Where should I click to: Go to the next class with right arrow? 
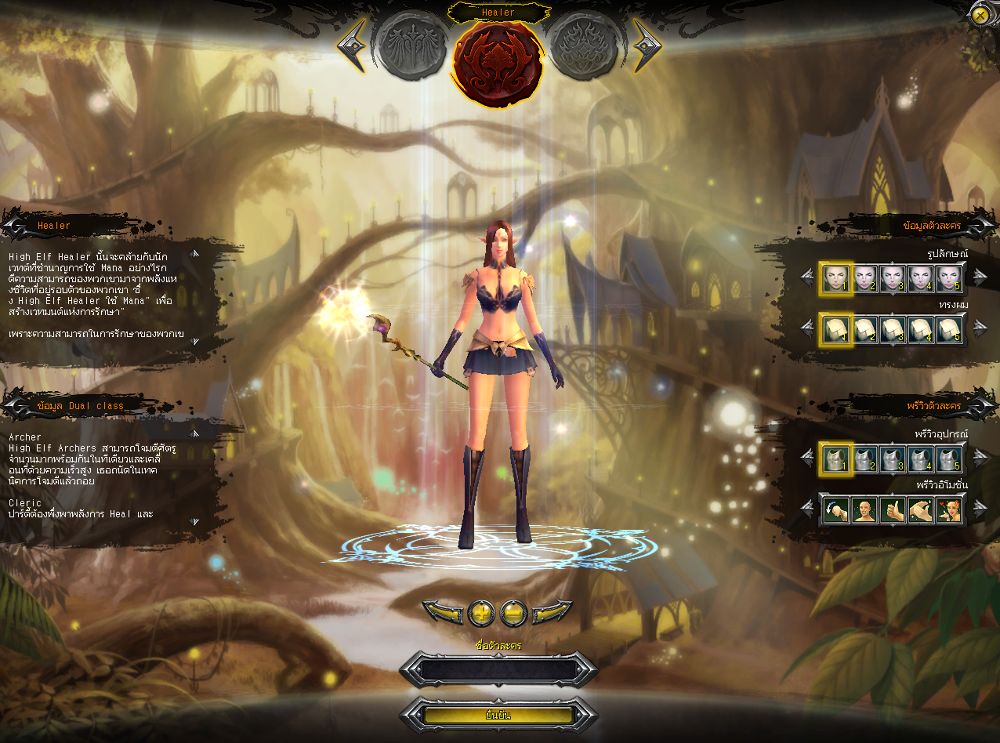[645, 43]
